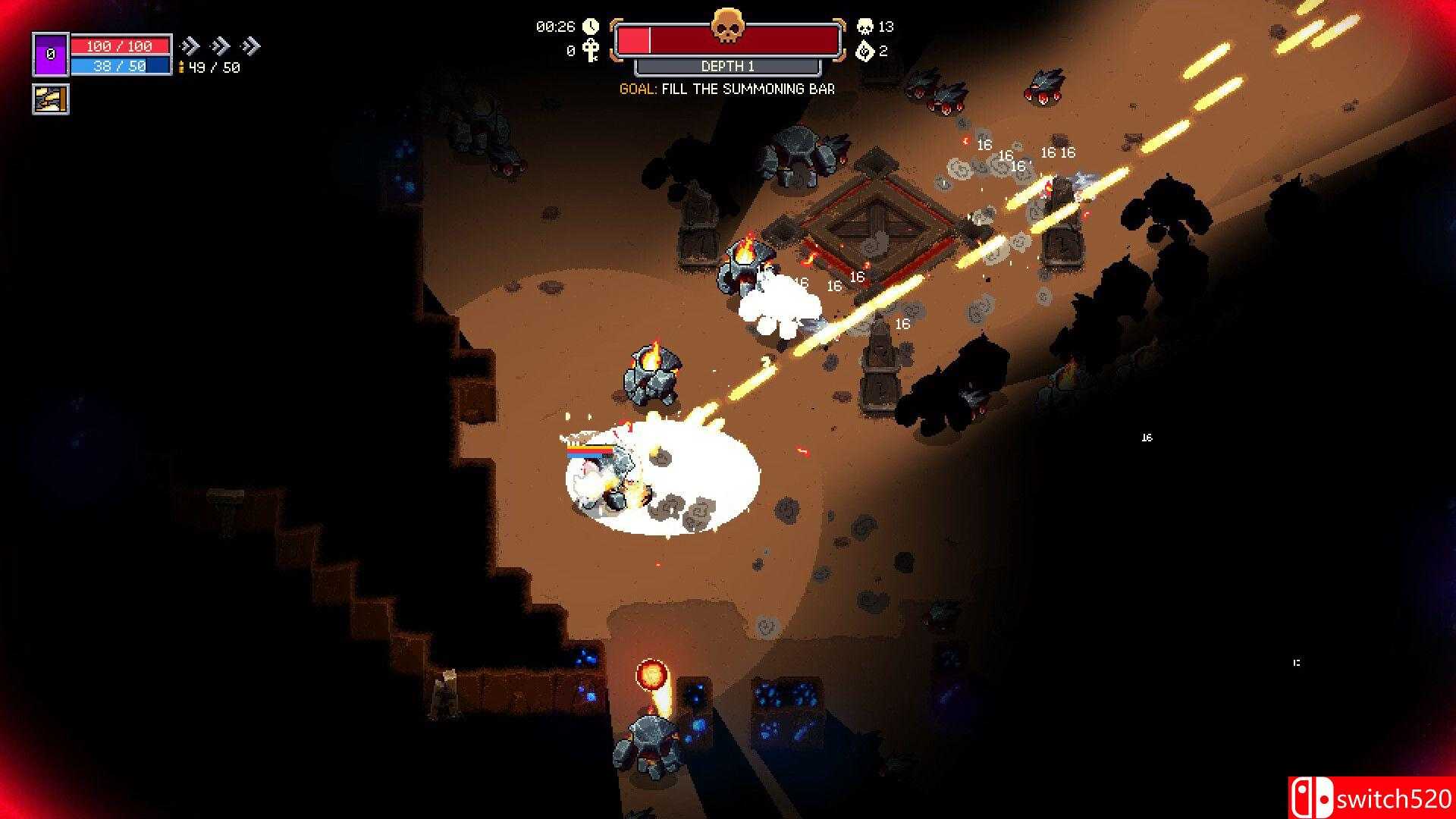Select the equipped weapon slot icon
Viewport: 1456px width, 819px height.
(x=51, y=99)
